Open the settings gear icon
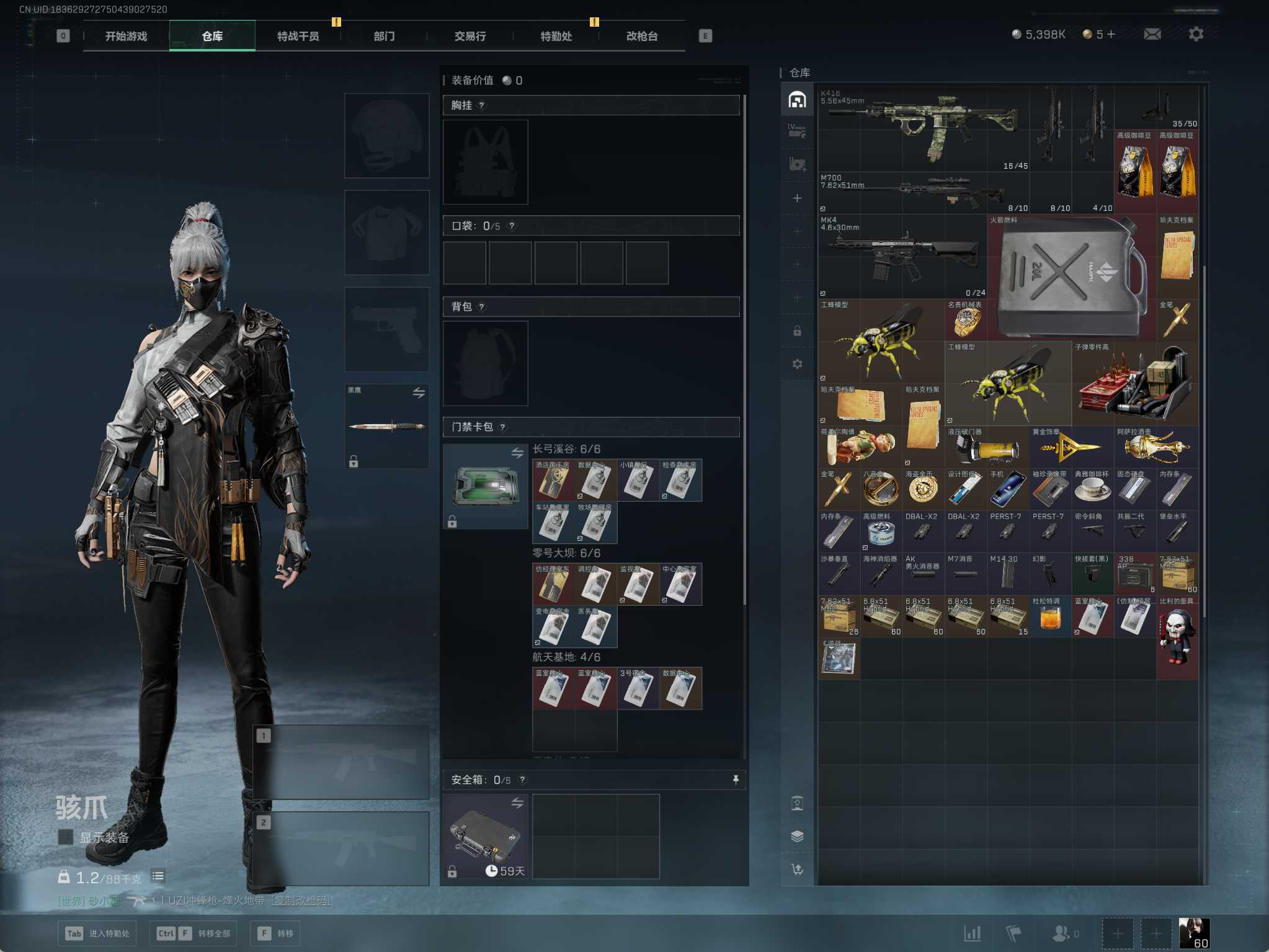 click(1196, 34)
